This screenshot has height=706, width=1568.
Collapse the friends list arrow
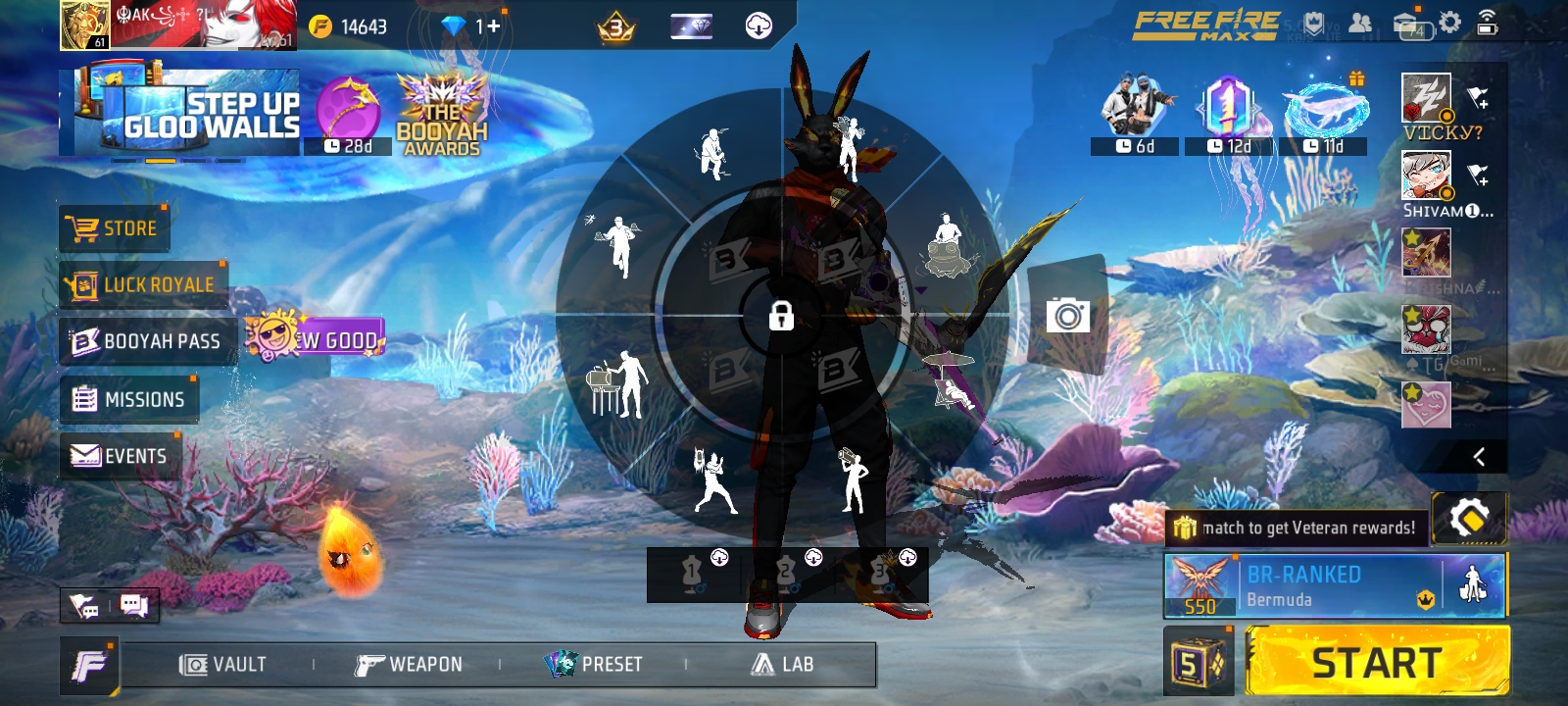click(1479, 456)
